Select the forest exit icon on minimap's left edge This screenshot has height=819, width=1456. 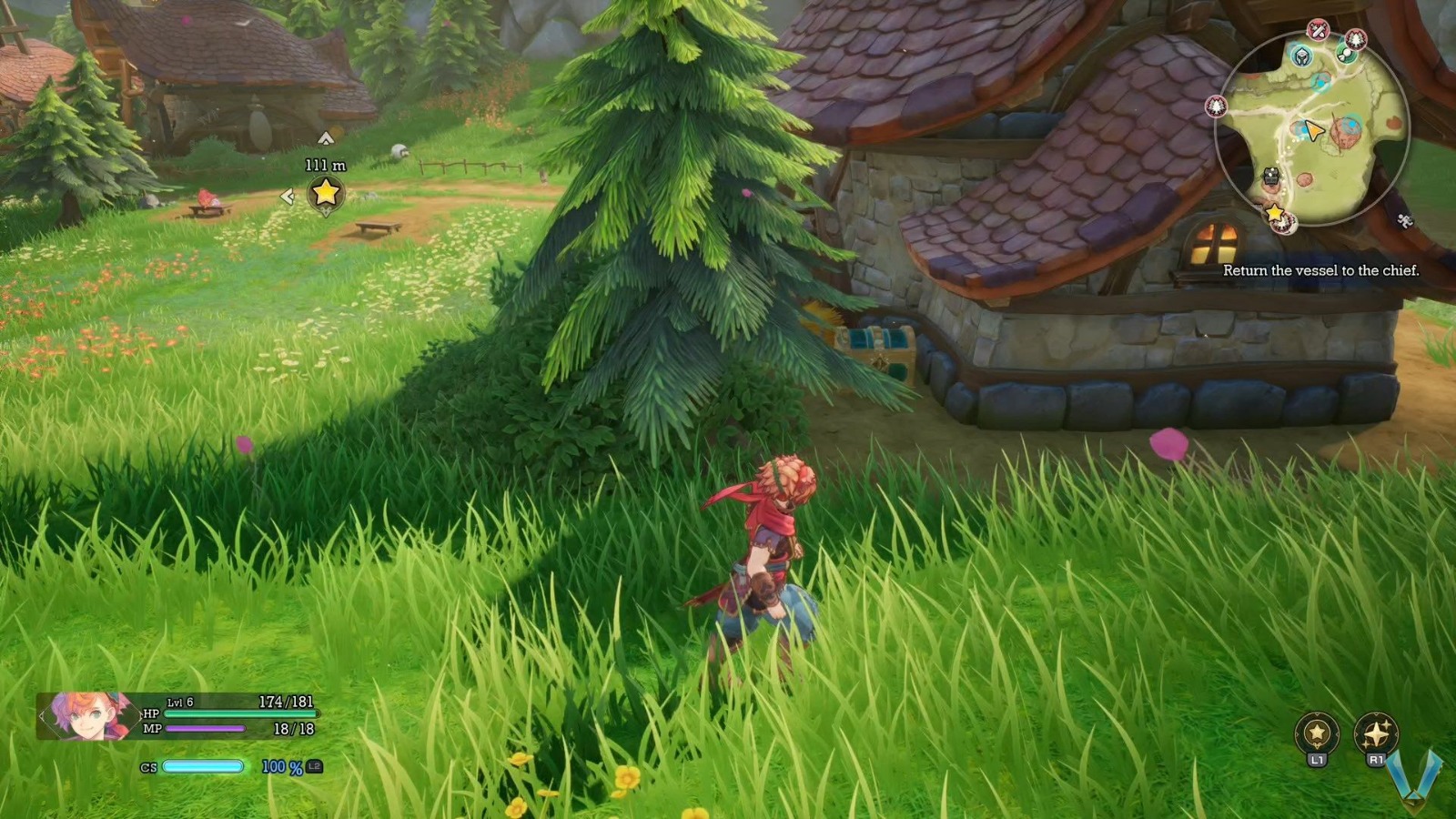(1217, 105)
